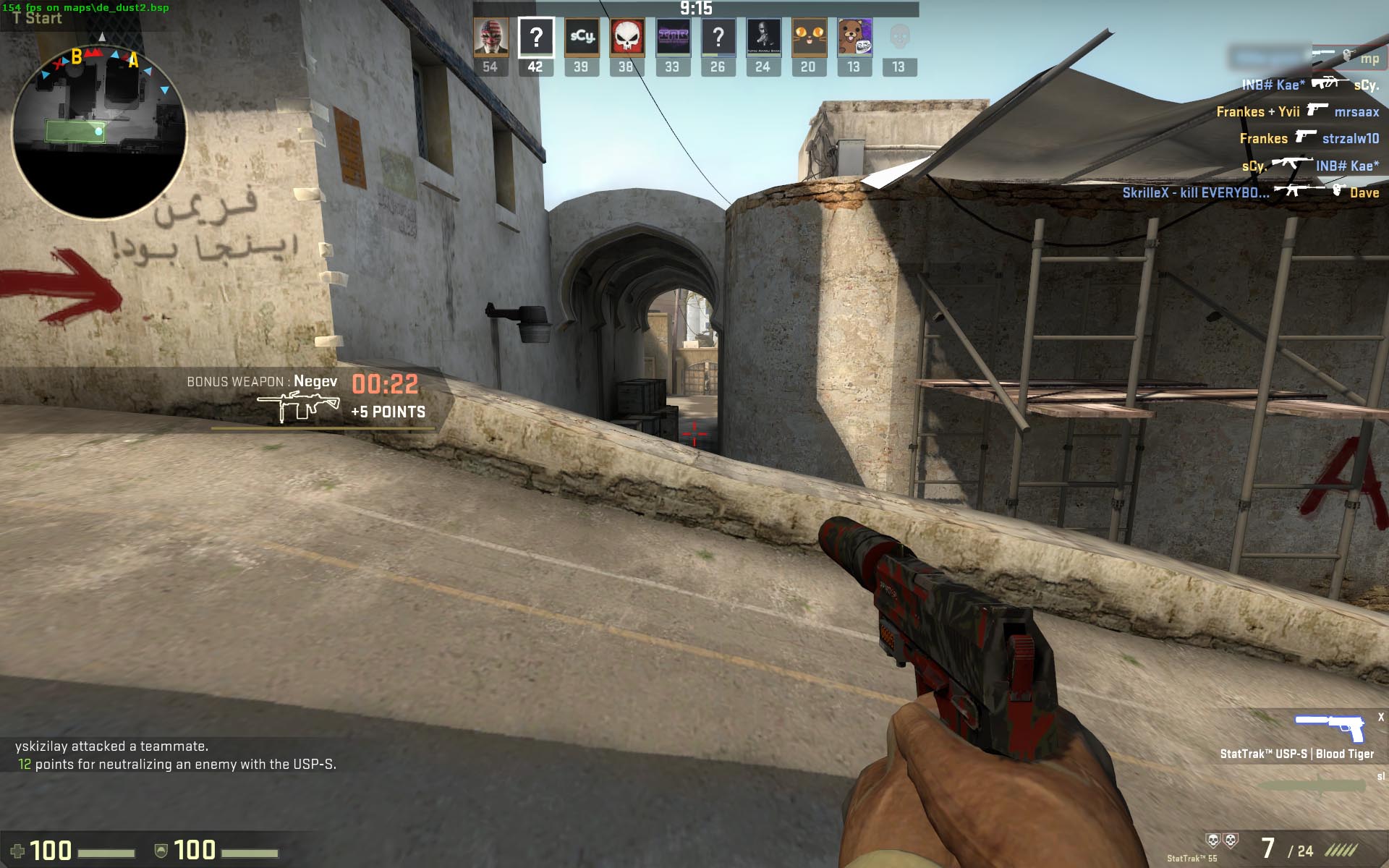Image resolution: width=1389 pixels, height=868 pixels.
Task: Select the brown bear player avatar
Action: (x=854, y=38)
